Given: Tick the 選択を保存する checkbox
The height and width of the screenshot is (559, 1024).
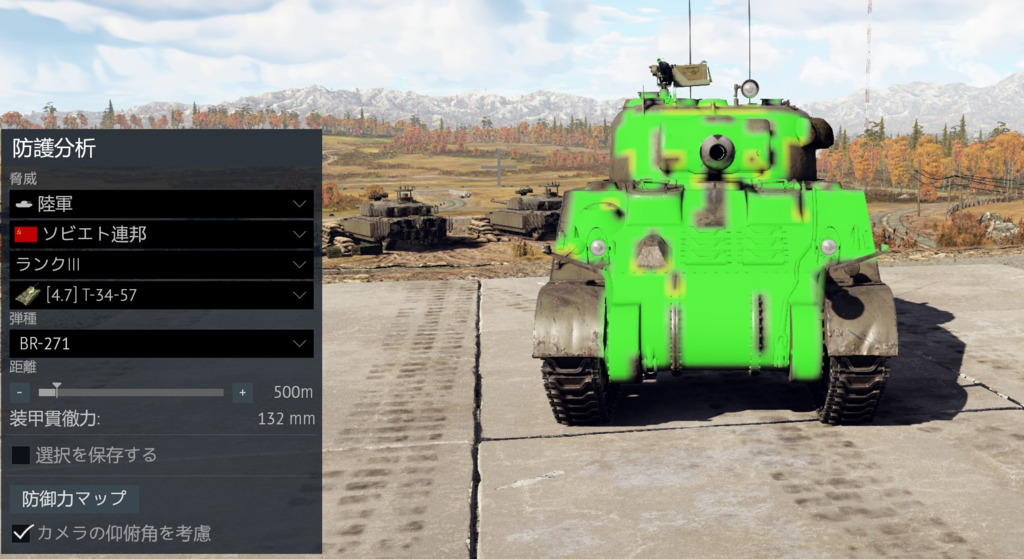Looking at the screenshot, I should tap(21, 455).
